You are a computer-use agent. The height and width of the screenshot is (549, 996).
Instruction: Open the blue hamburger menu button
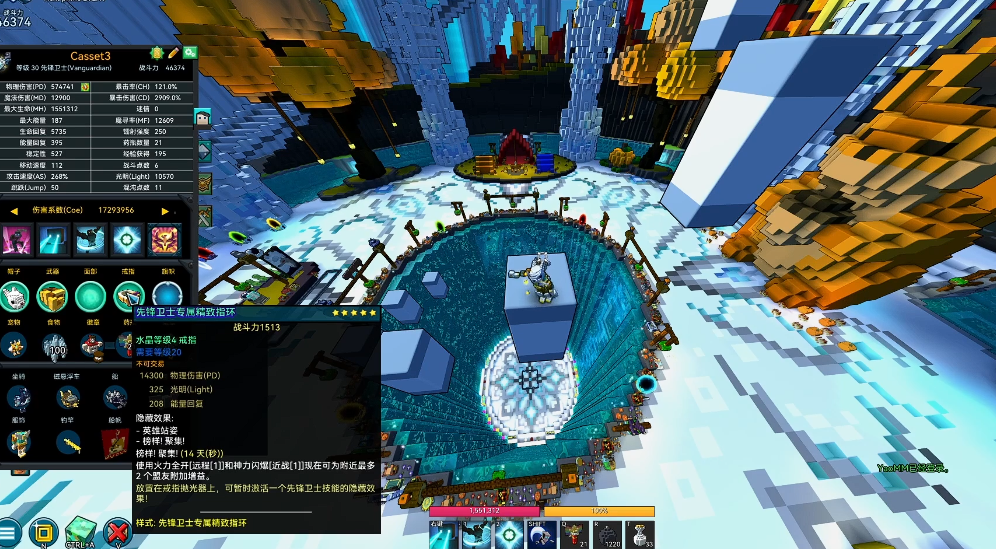9,532
